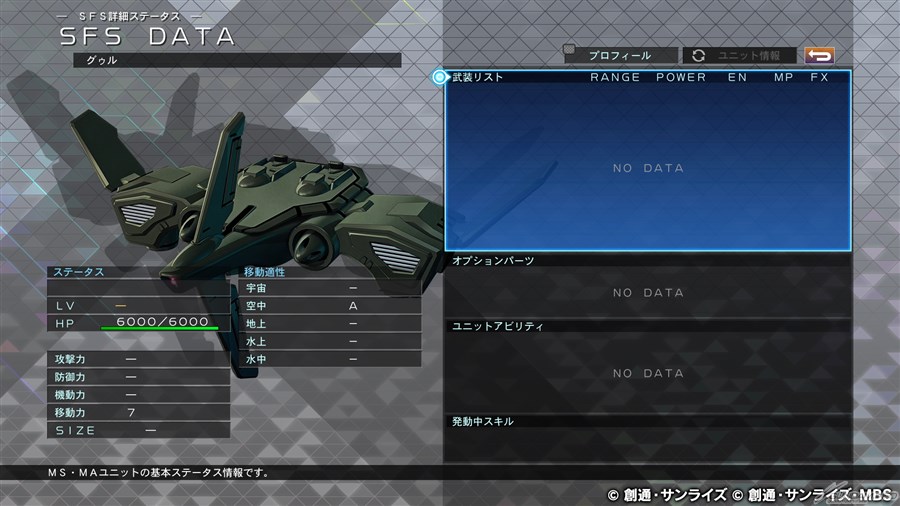Open the プロフィール profile button
Viewport: 900px width, 506px height.
click(x=620, y=56)
